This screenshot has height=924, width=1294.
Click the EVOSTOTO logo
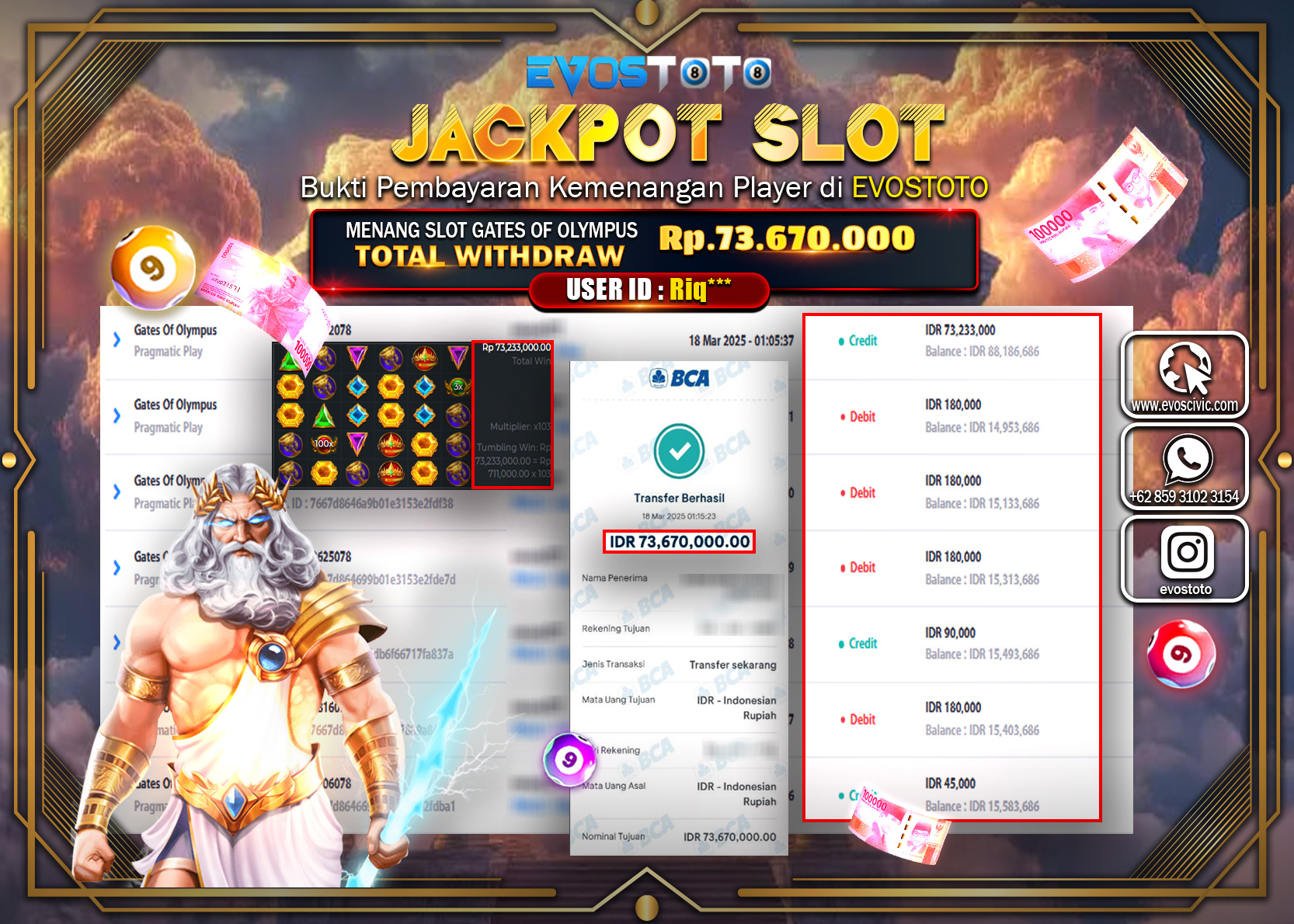(x=646, y=74)
